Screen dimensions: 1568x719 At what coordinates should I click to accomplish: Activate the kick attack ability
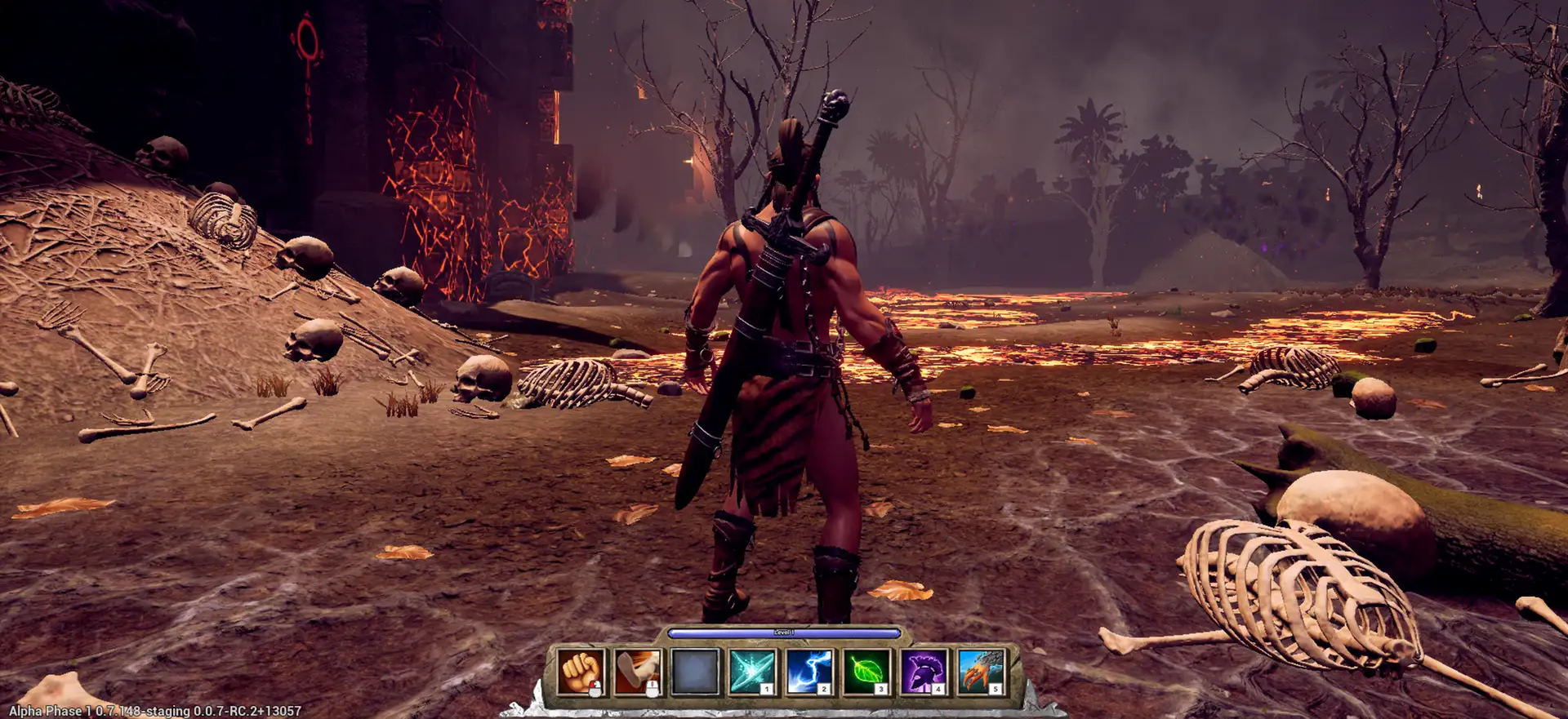coord(638,672)
